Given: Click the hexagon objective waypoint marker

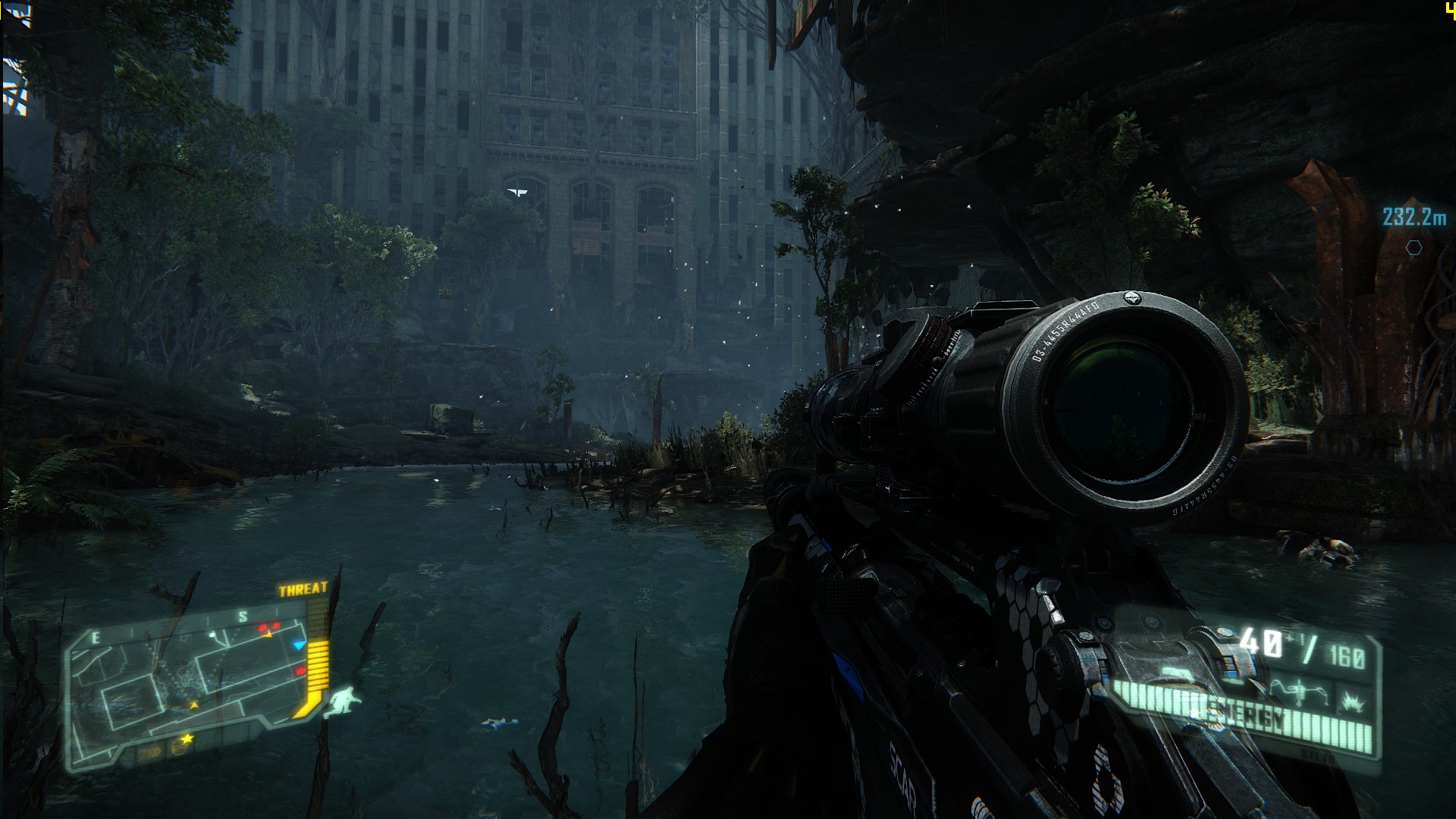Looking at the screenshot, I should [x=1414, y=247].
